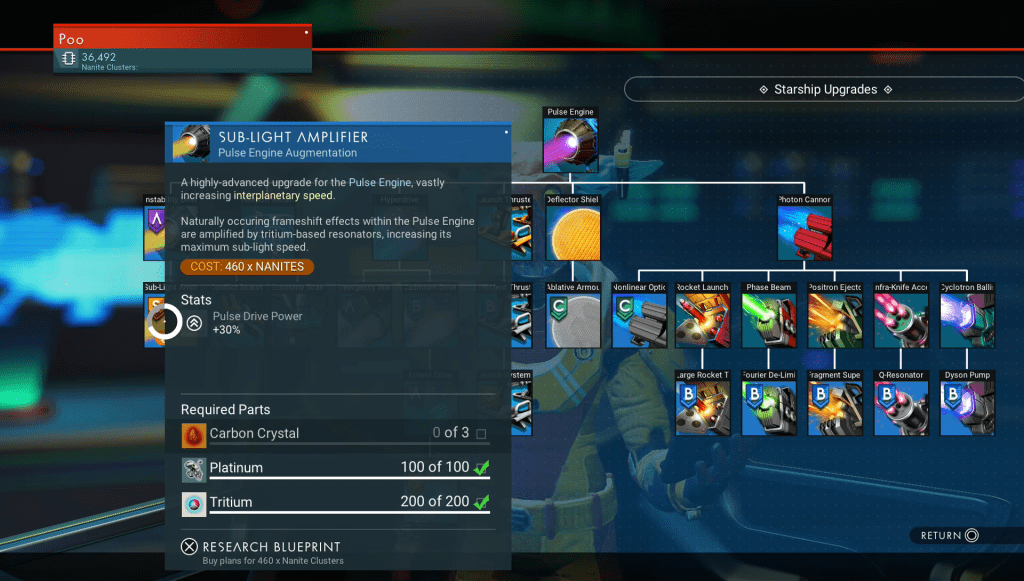Select the Rocket Launcher blueprint
The image size is (1024, 581).
pyautogui.click(x=703, y=320)
